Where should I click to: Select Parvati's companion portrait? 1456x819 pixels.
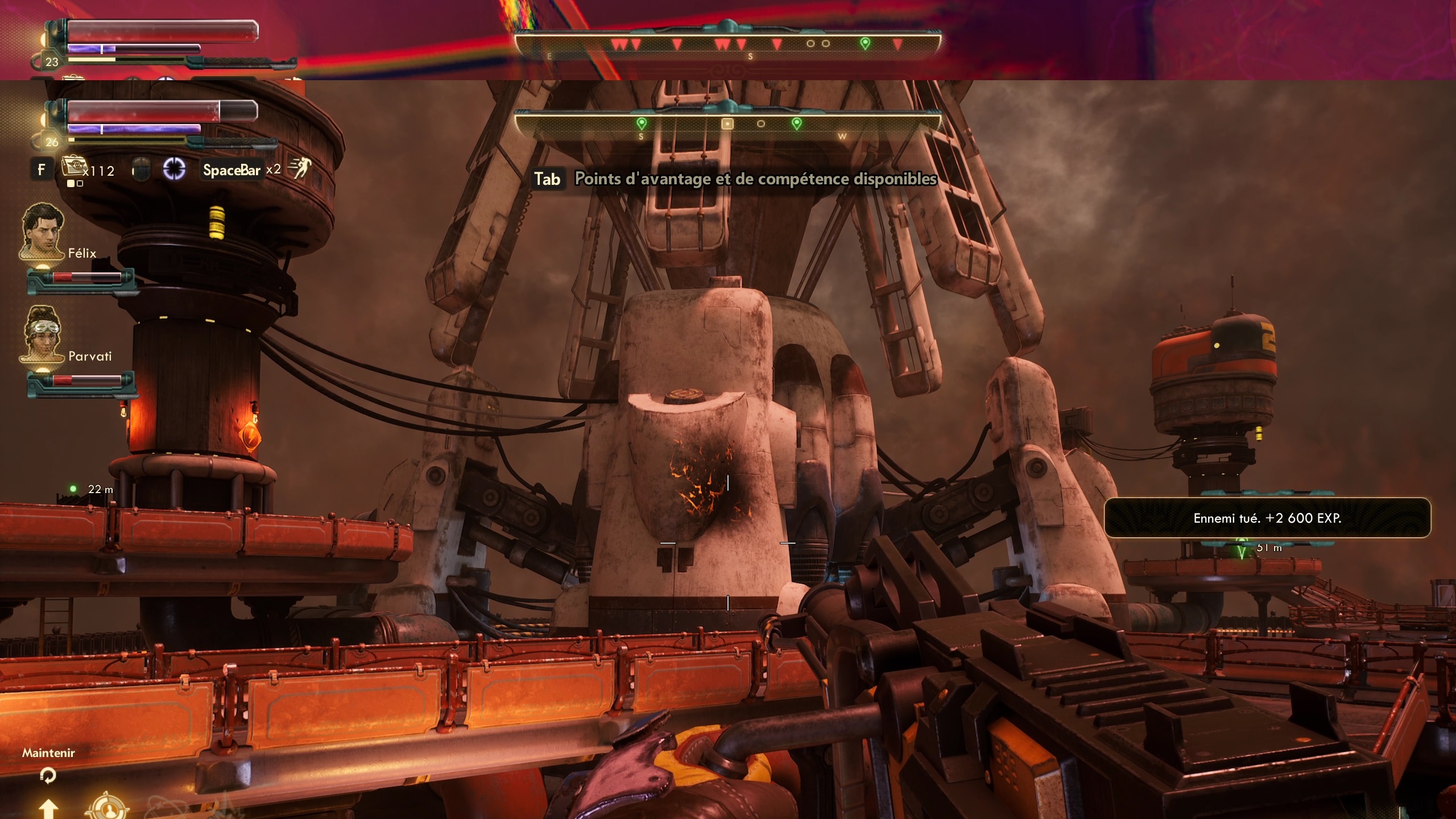tap(42, 334)
